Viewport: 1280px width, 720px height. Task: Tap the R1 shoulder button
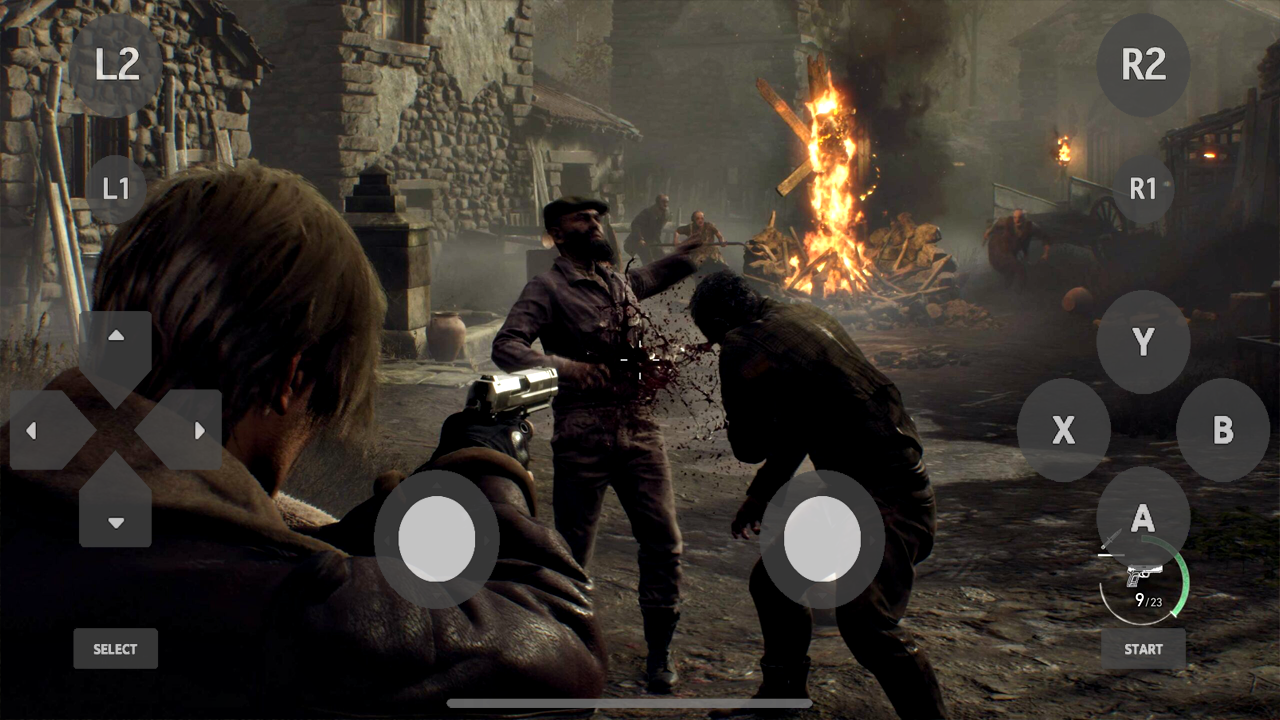pyautogui.click(x=1143, y=188)
